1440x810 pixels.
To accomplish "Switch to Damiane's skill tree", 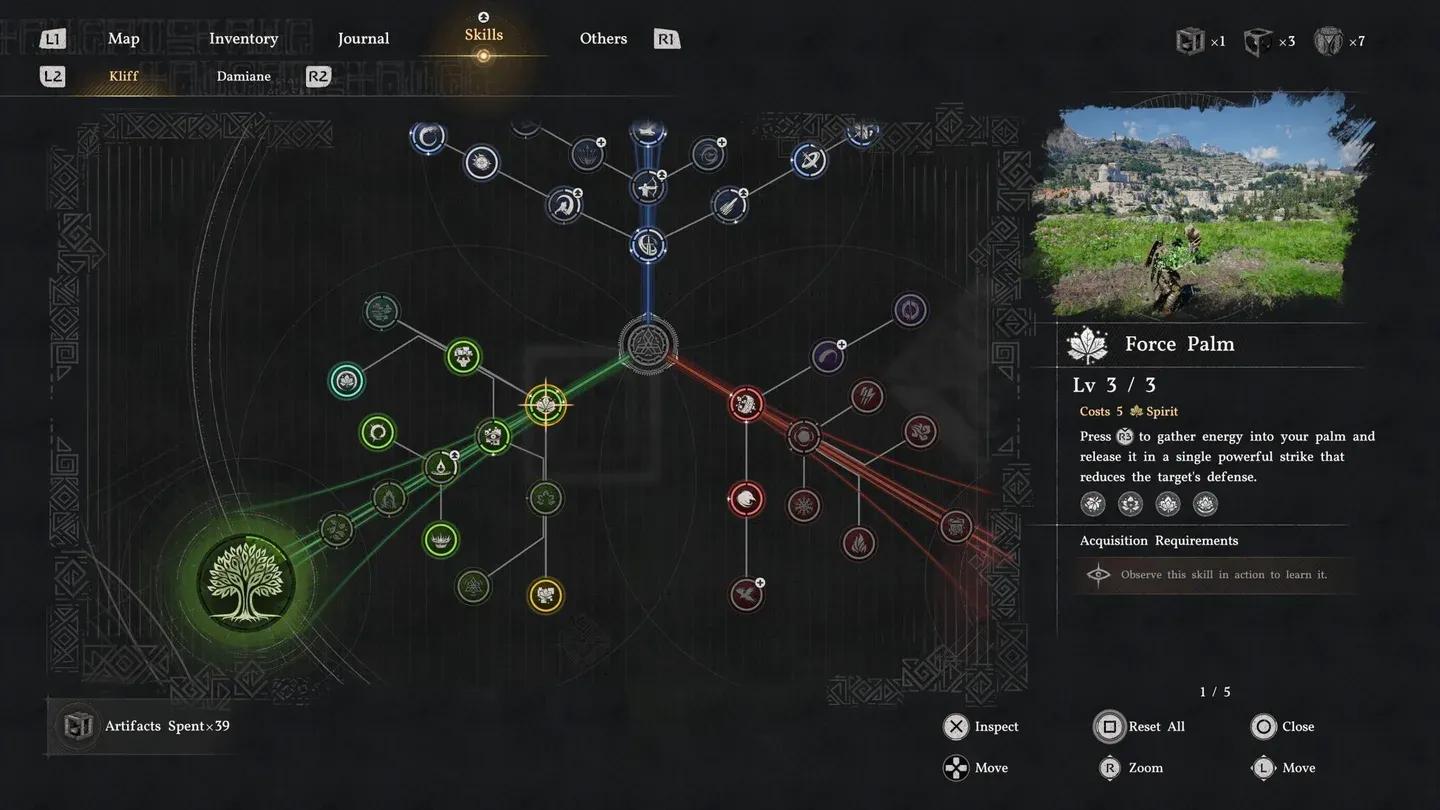I will [243, 76].
